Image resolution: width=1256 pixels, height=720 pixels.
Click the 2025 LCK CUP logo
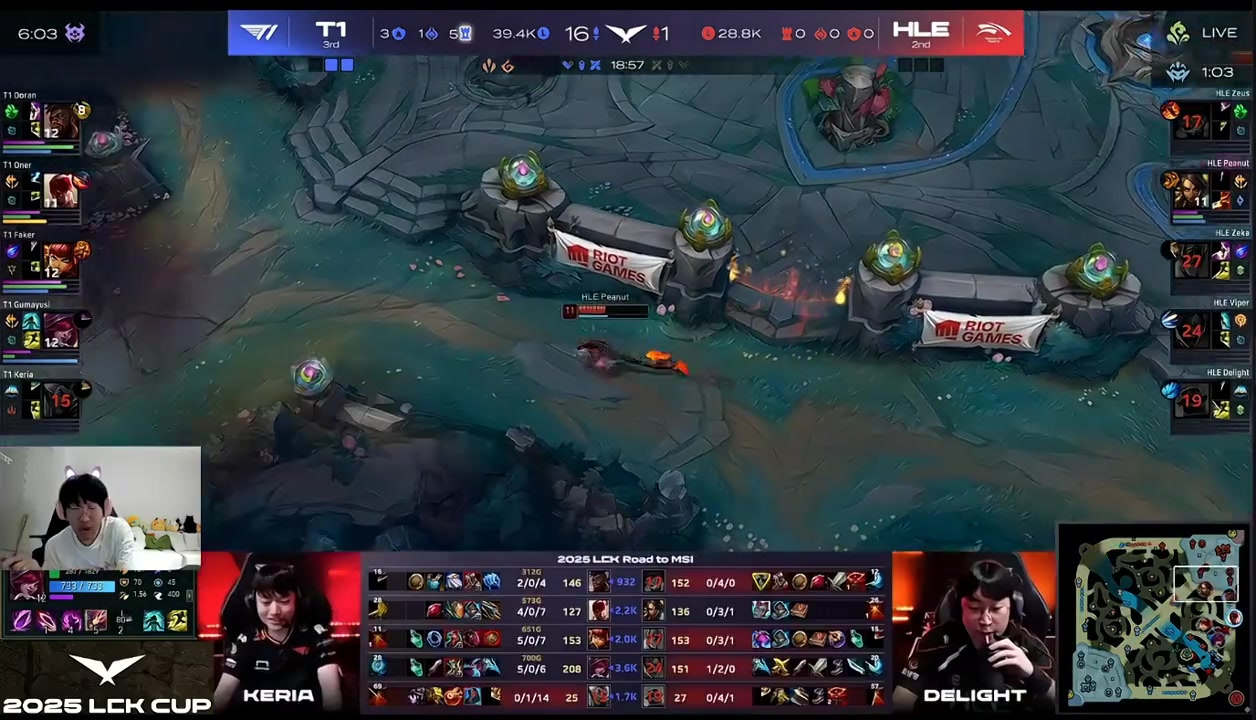point(106,685)
